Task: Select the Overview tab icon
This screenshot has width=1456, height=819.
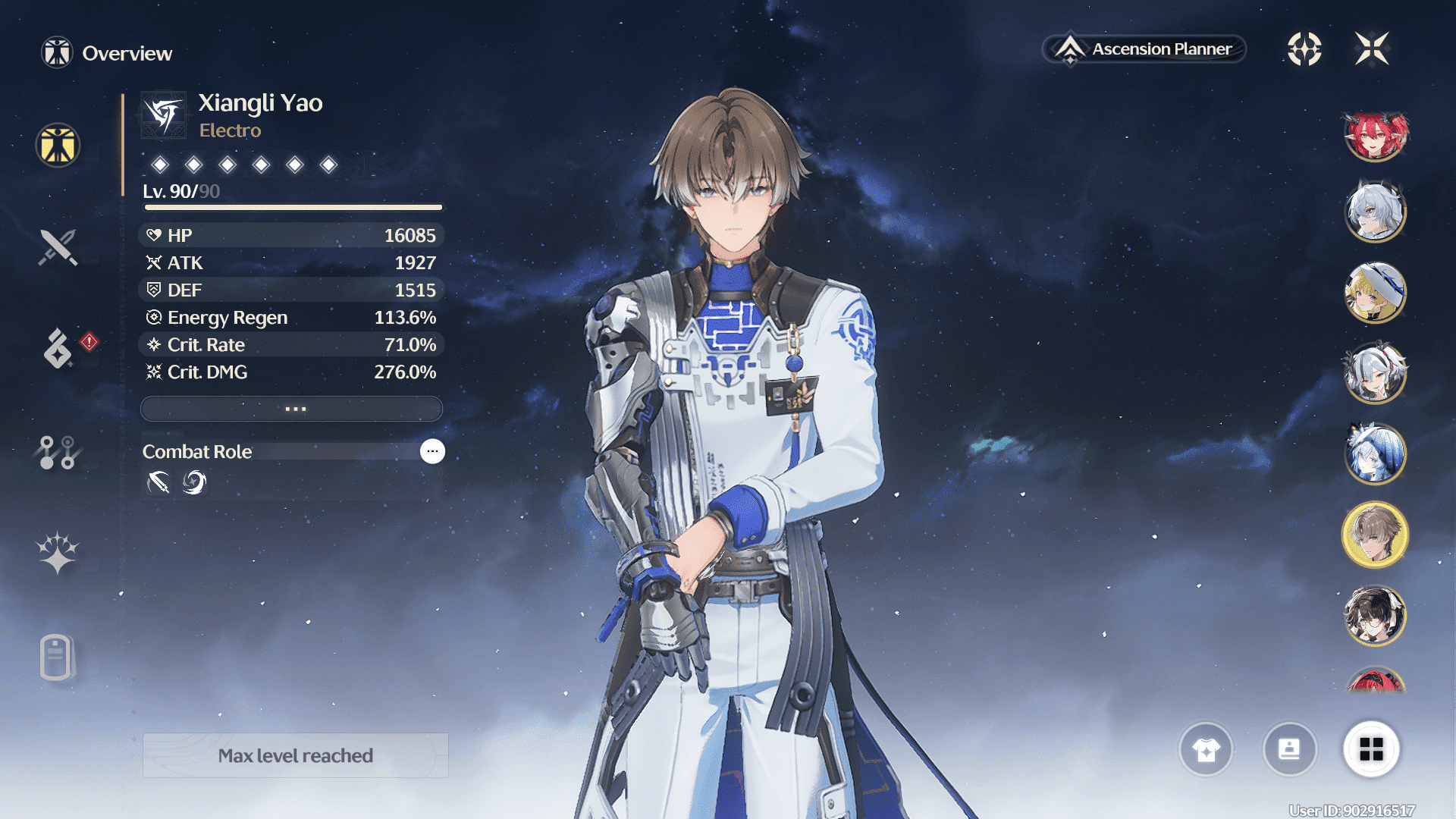Action: tap(58, 145)
